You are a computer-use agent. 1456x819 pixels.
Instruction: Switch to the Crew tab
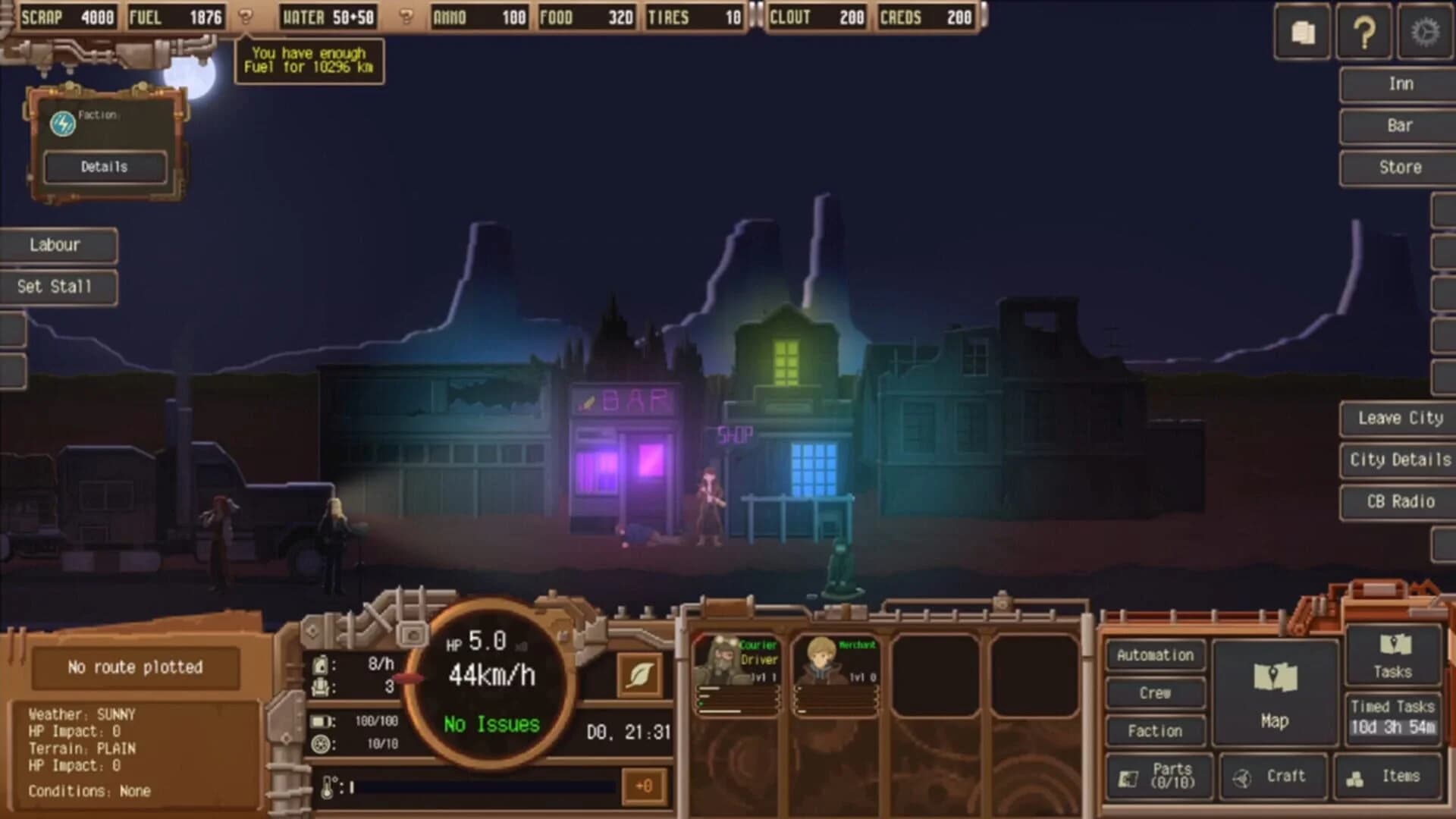[x=1155, y=692]
